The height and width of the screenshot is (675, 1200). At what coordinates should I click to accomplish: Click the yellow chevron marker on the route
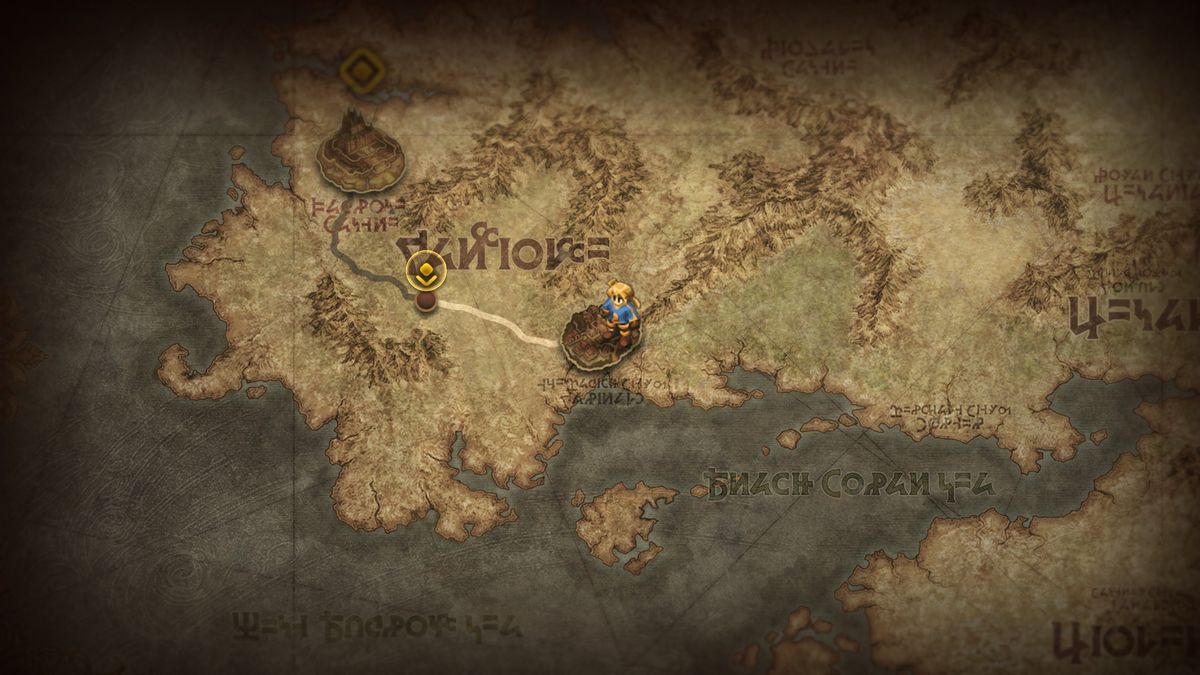[425, 271]
